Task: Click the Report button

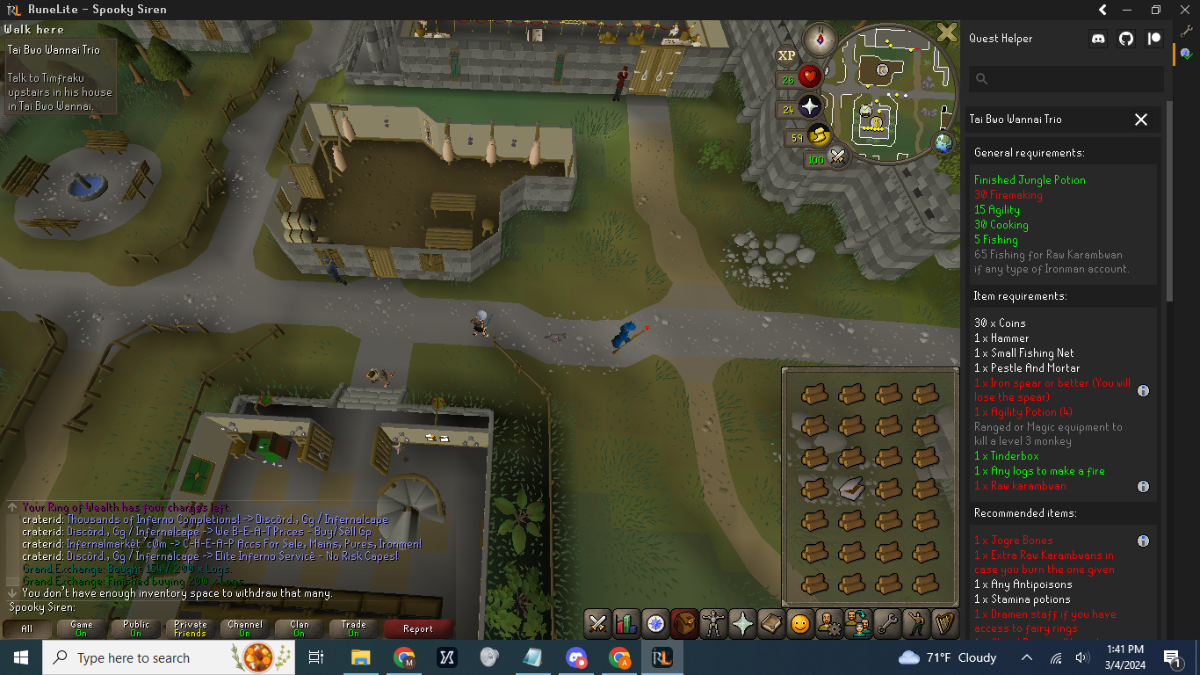Action: click(x=418, y=628)
